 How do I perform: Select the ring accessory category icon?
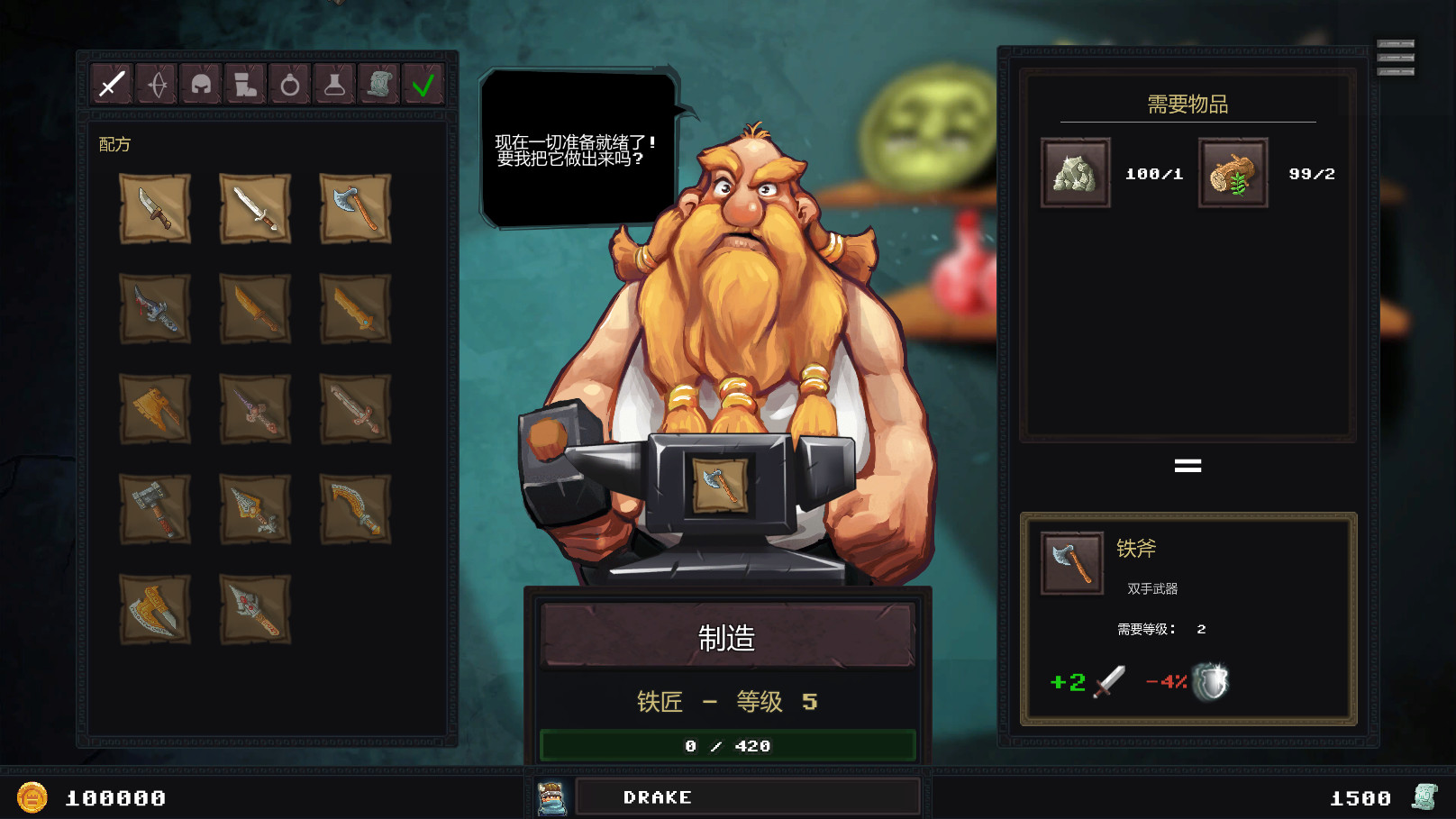pyautogui.click(x=289, y=84)
